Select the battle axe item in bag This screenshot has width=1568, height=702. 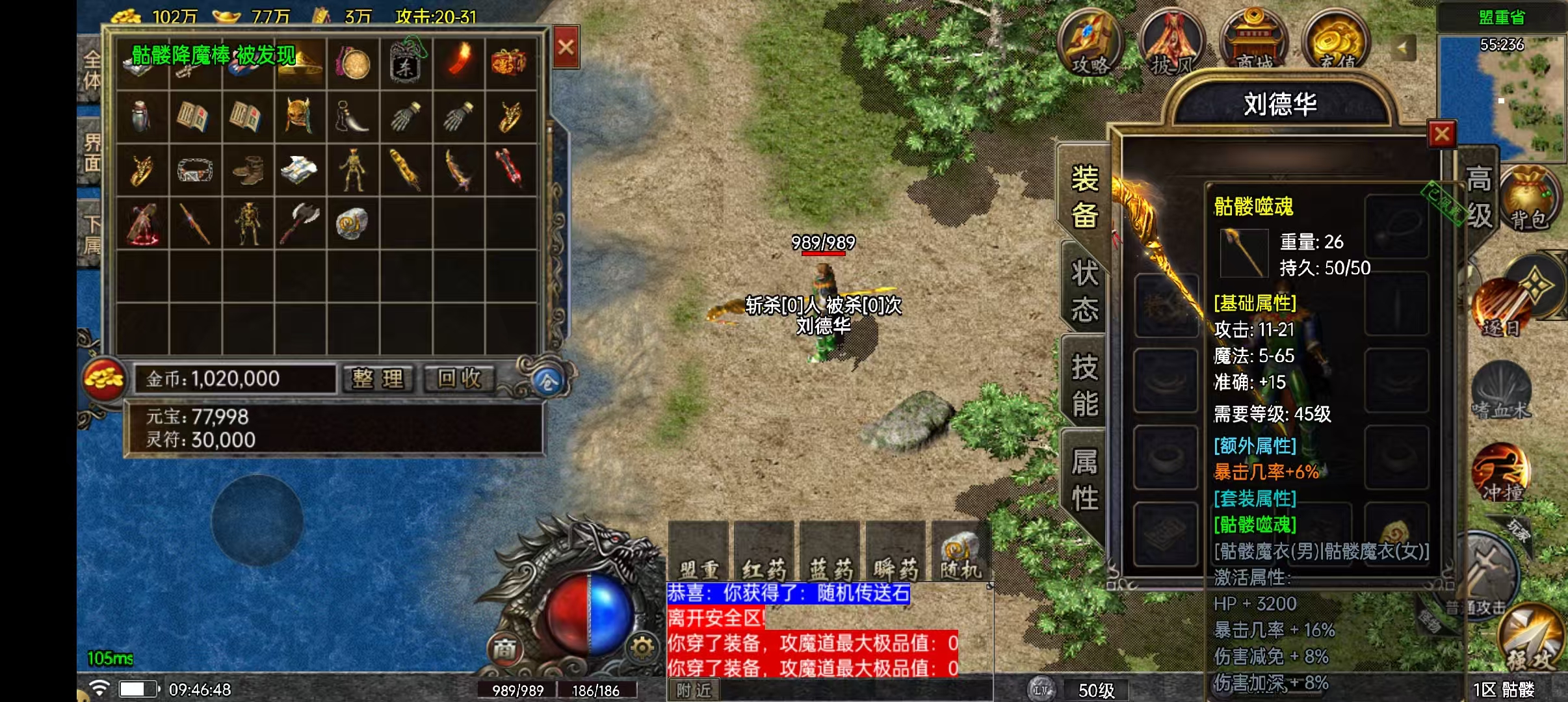coord(298,222)
